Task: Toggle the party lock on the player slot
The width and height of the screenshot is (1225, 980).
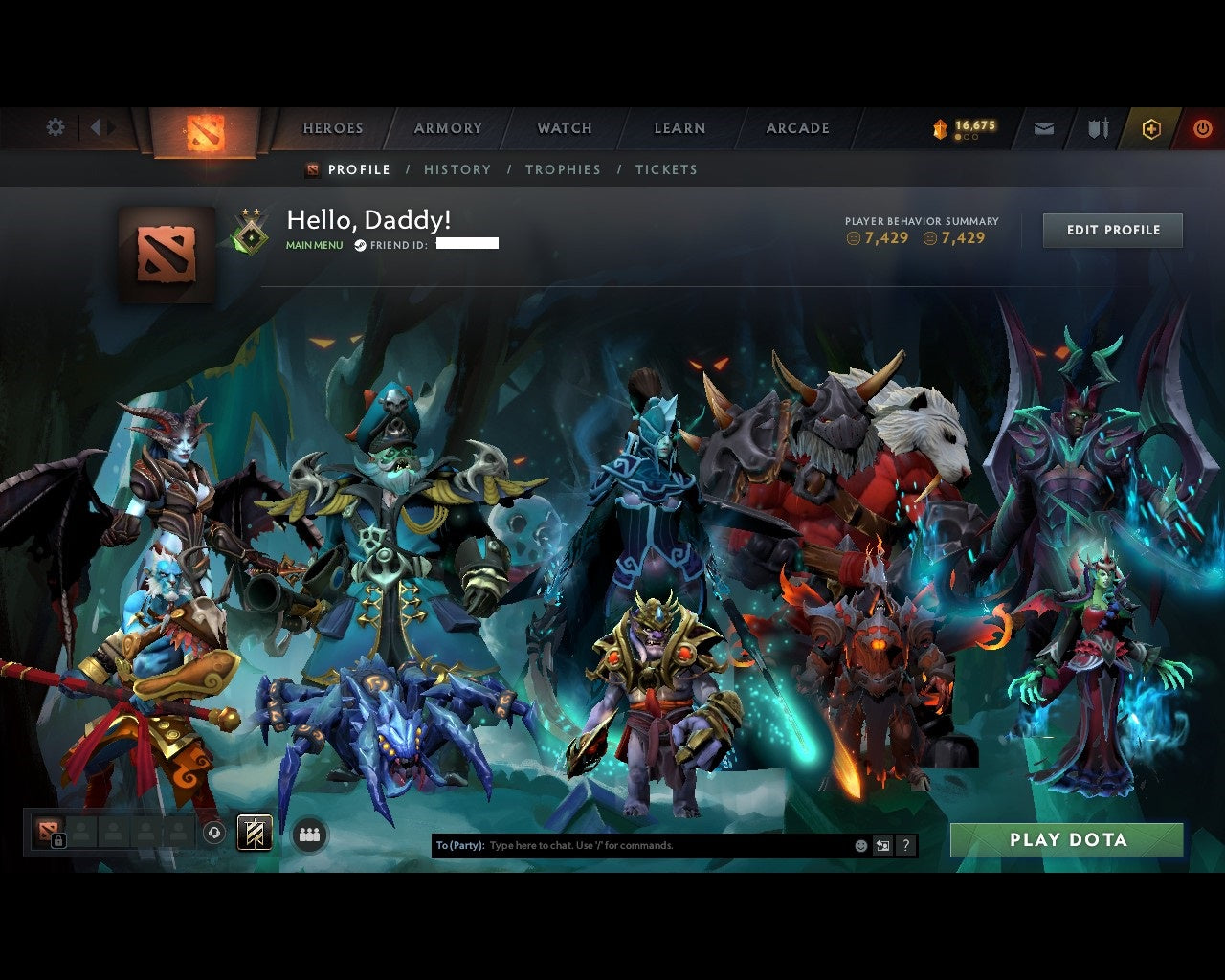Action: 58,840
